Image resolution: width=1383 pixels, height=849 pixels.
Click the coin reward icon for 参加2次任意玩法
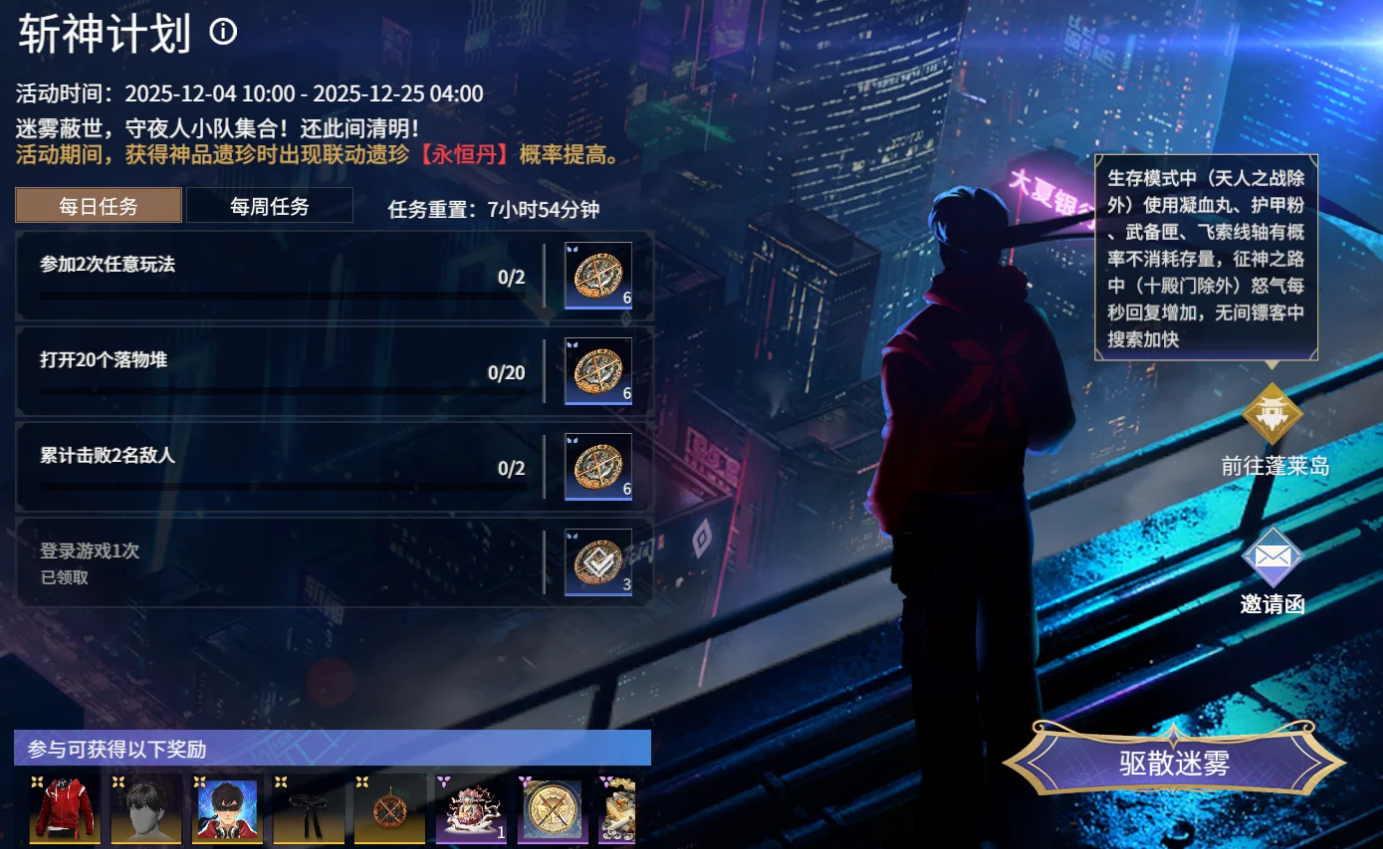(x=600, y=273)
